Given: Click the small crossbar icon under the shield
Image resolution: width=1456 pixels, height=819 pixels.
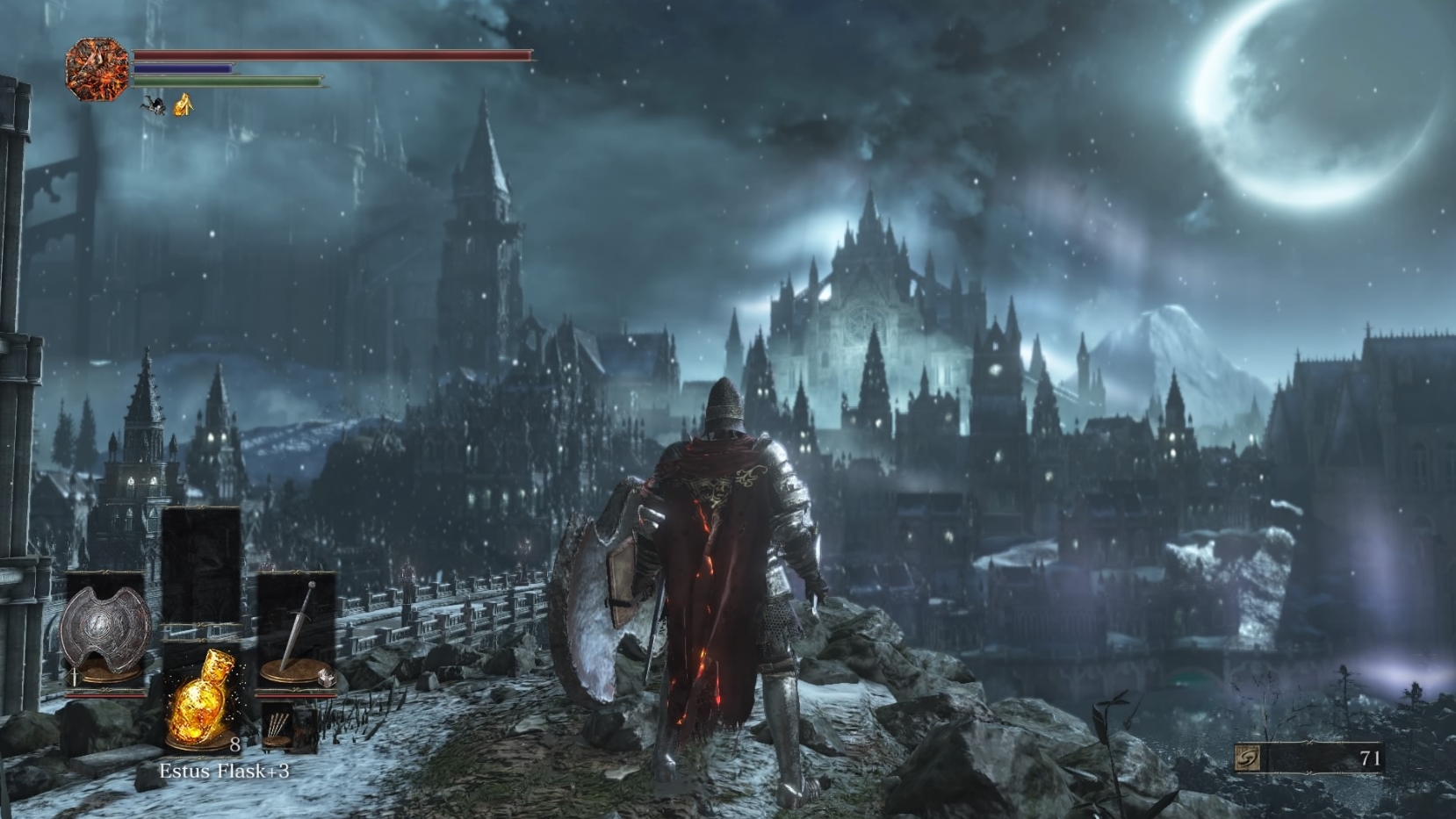Looking at the screenshot, I should [x=73, y=677].
